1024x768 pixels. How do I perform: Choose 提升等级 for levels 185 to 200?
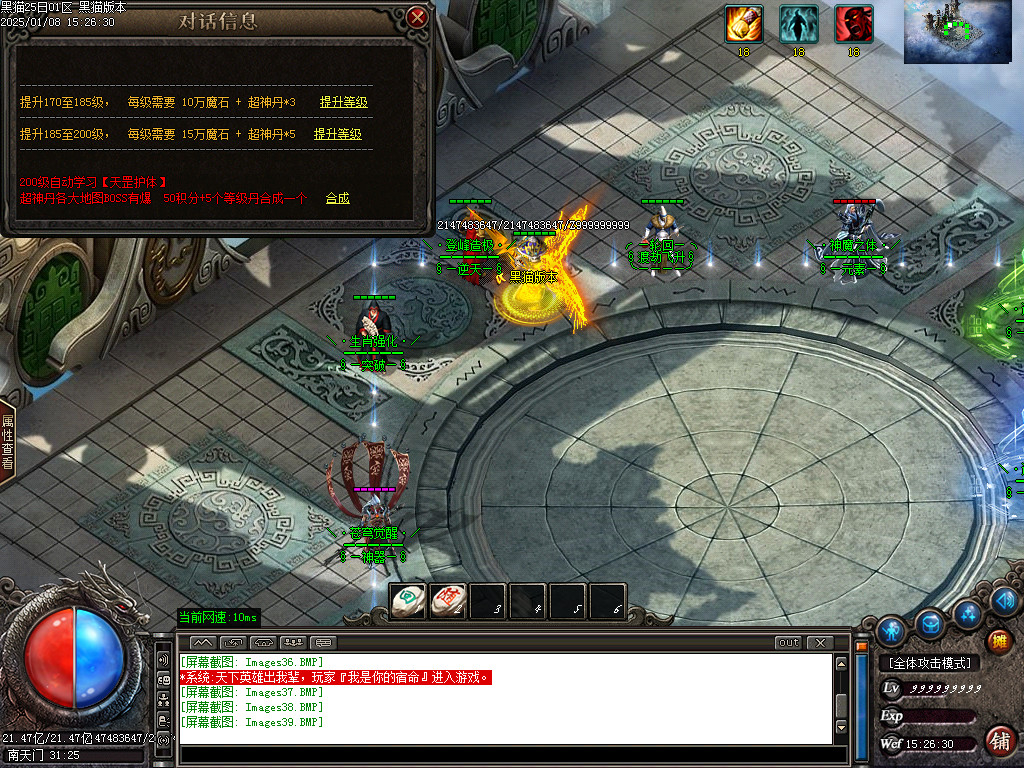tap(337, 134)
